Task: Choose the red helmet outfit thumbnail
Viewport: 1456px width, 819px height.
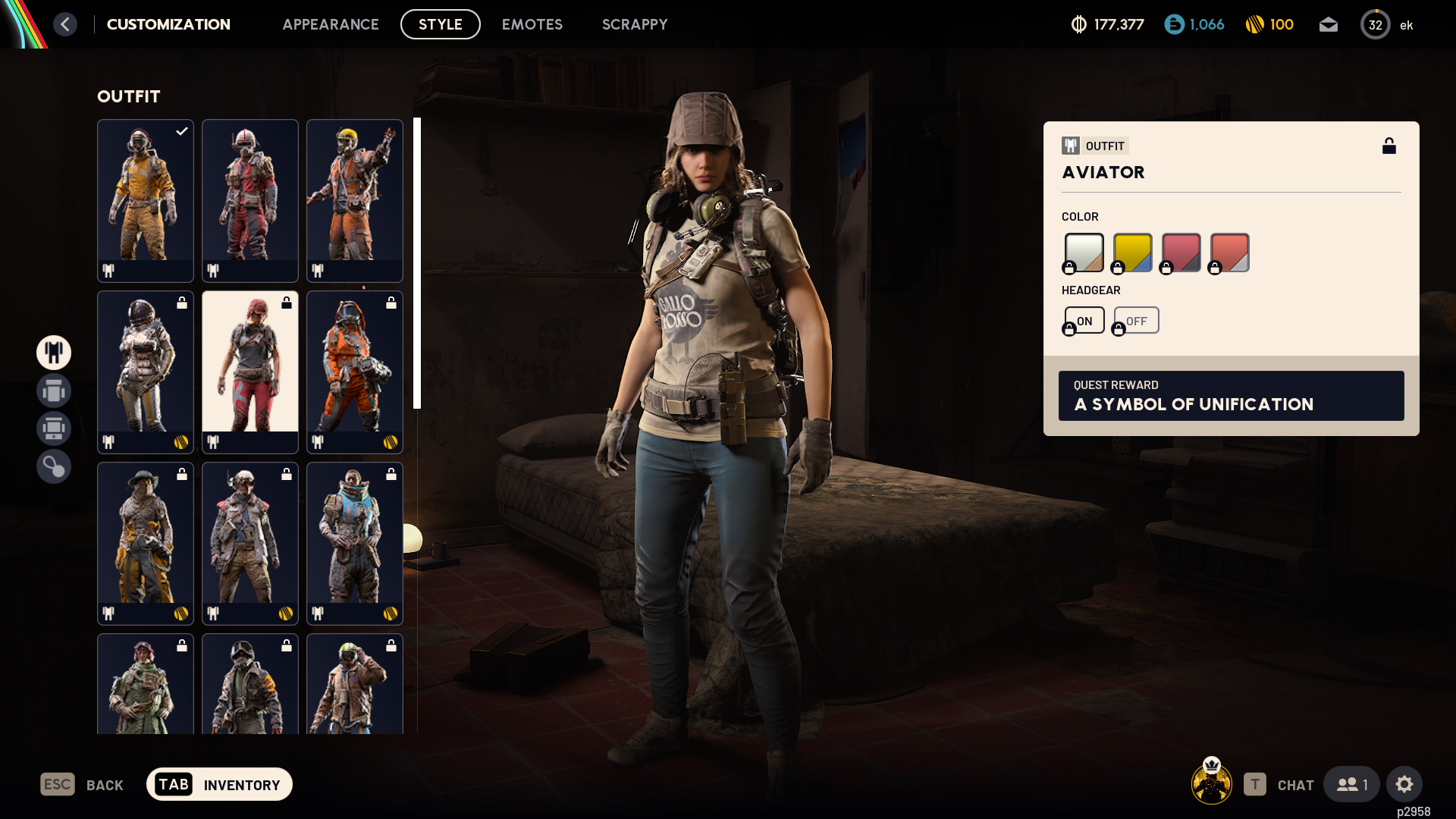Action: (250, 200)
